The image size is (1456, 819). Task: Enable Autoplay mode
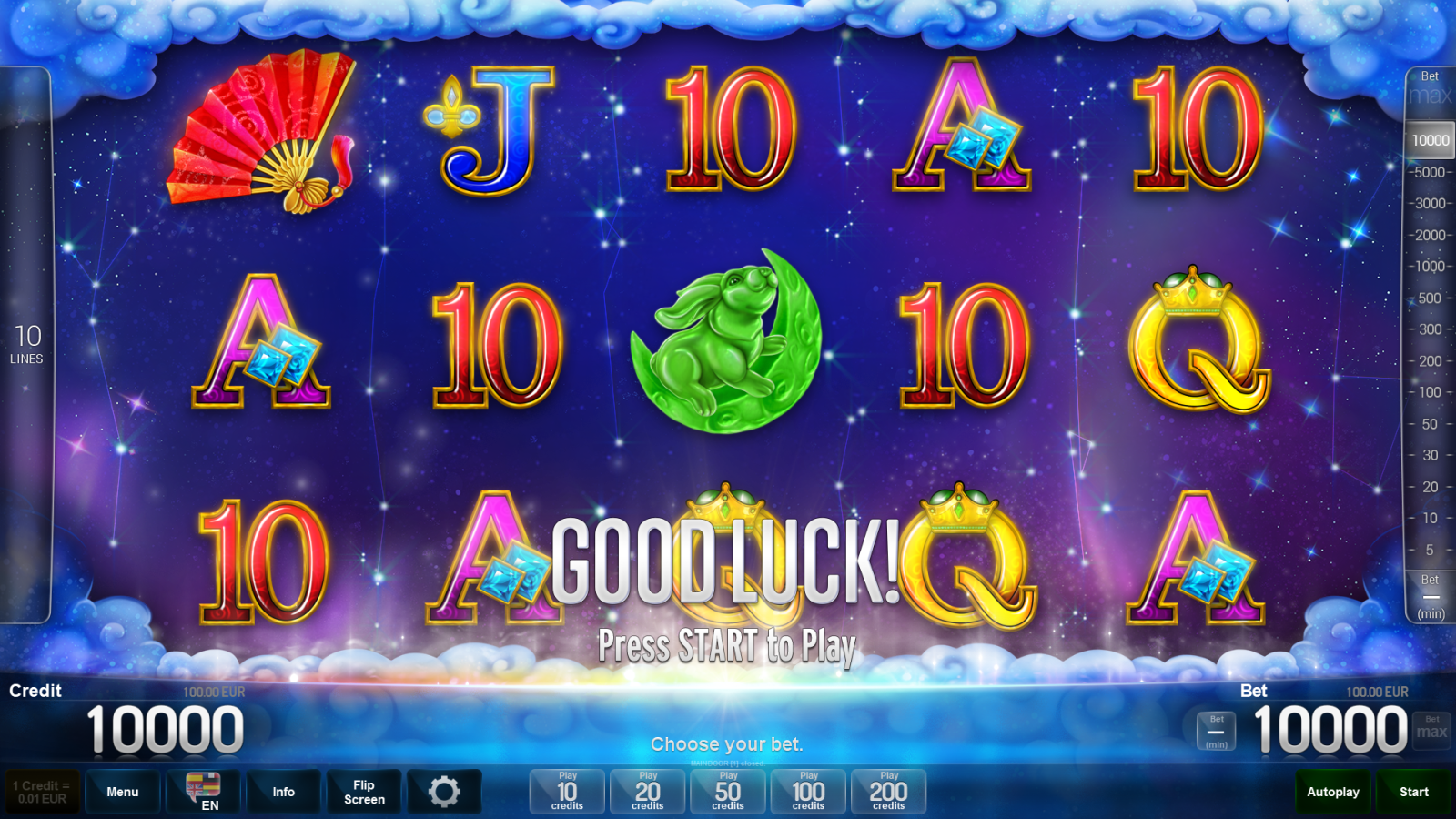tap(1332, 792)
